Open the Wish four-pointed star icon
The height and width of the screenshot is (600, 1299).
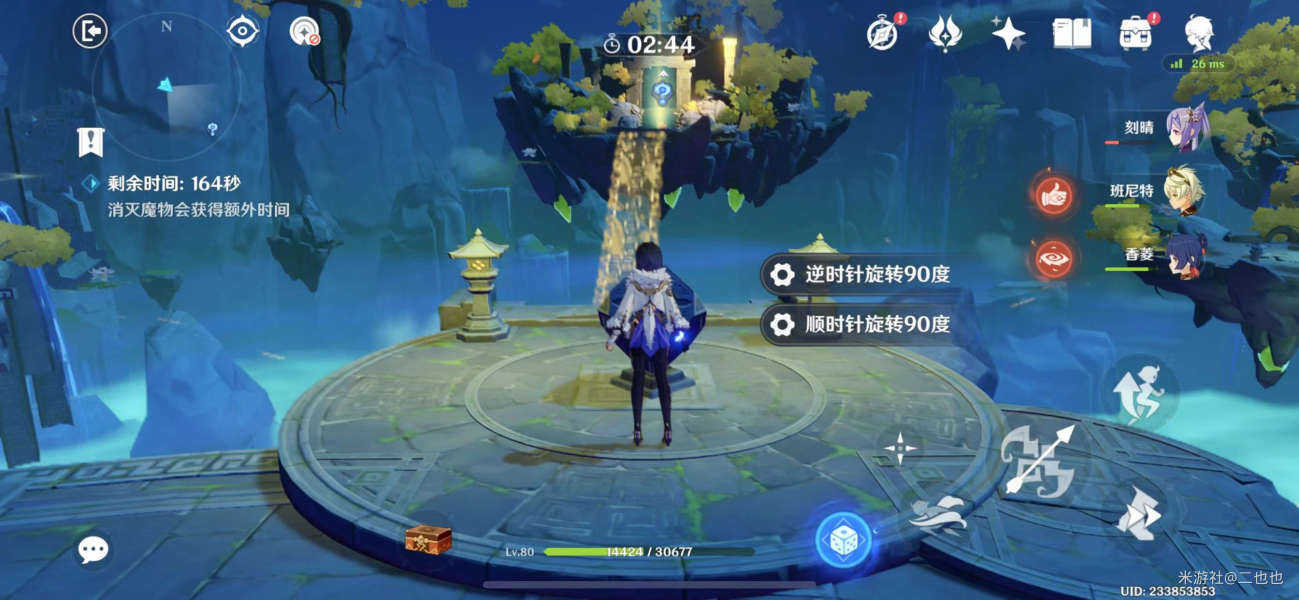[x=1008, y=34]
